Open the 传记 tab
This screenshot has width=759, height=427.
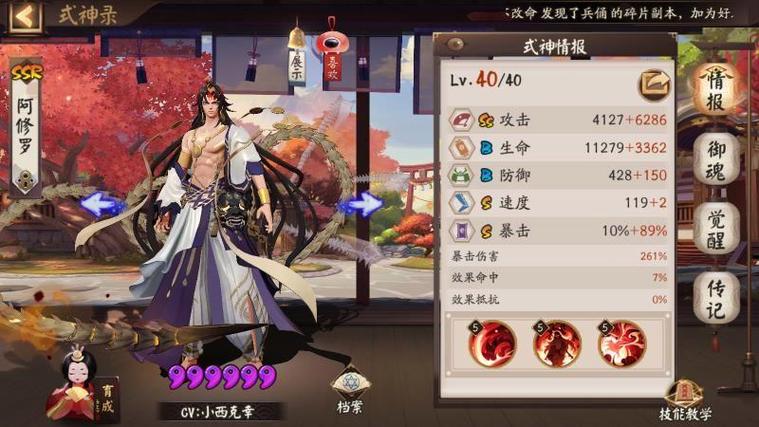click(x=716, y=297)
